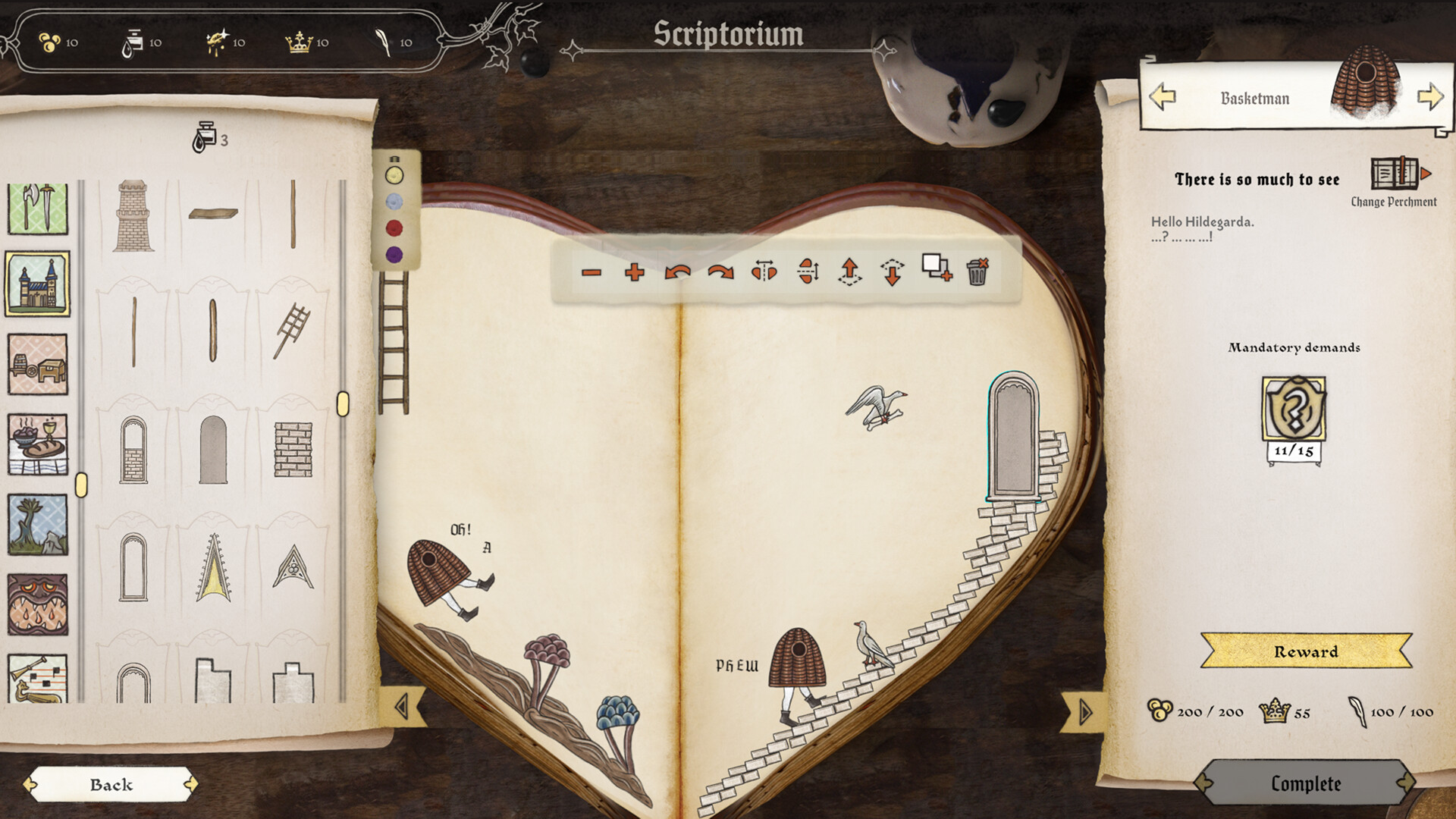
Task: Click the plus zoom-in icon
Action: click(635, 273)
